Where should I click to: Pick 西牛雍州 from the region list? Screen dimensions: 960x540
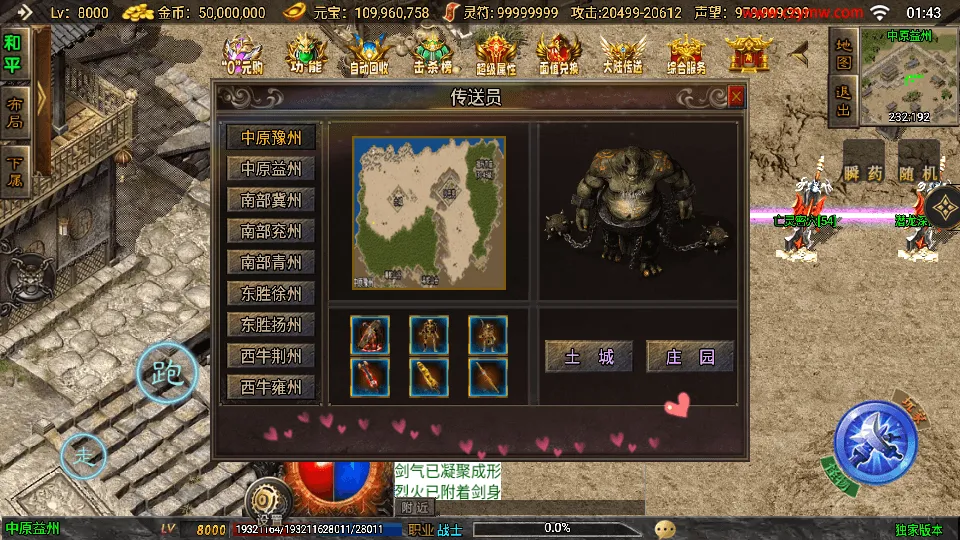[271, 387]
